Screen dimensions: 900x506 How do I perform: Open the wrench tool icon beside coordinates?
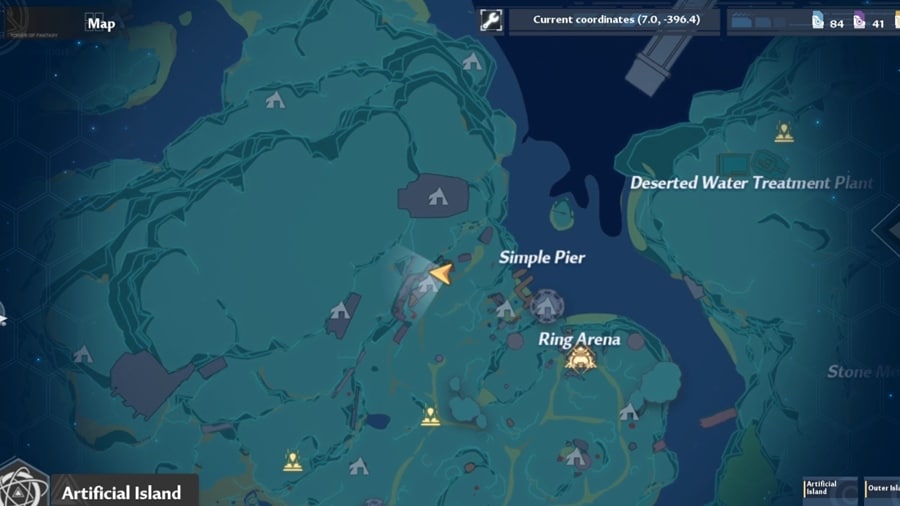coord(491,20)
